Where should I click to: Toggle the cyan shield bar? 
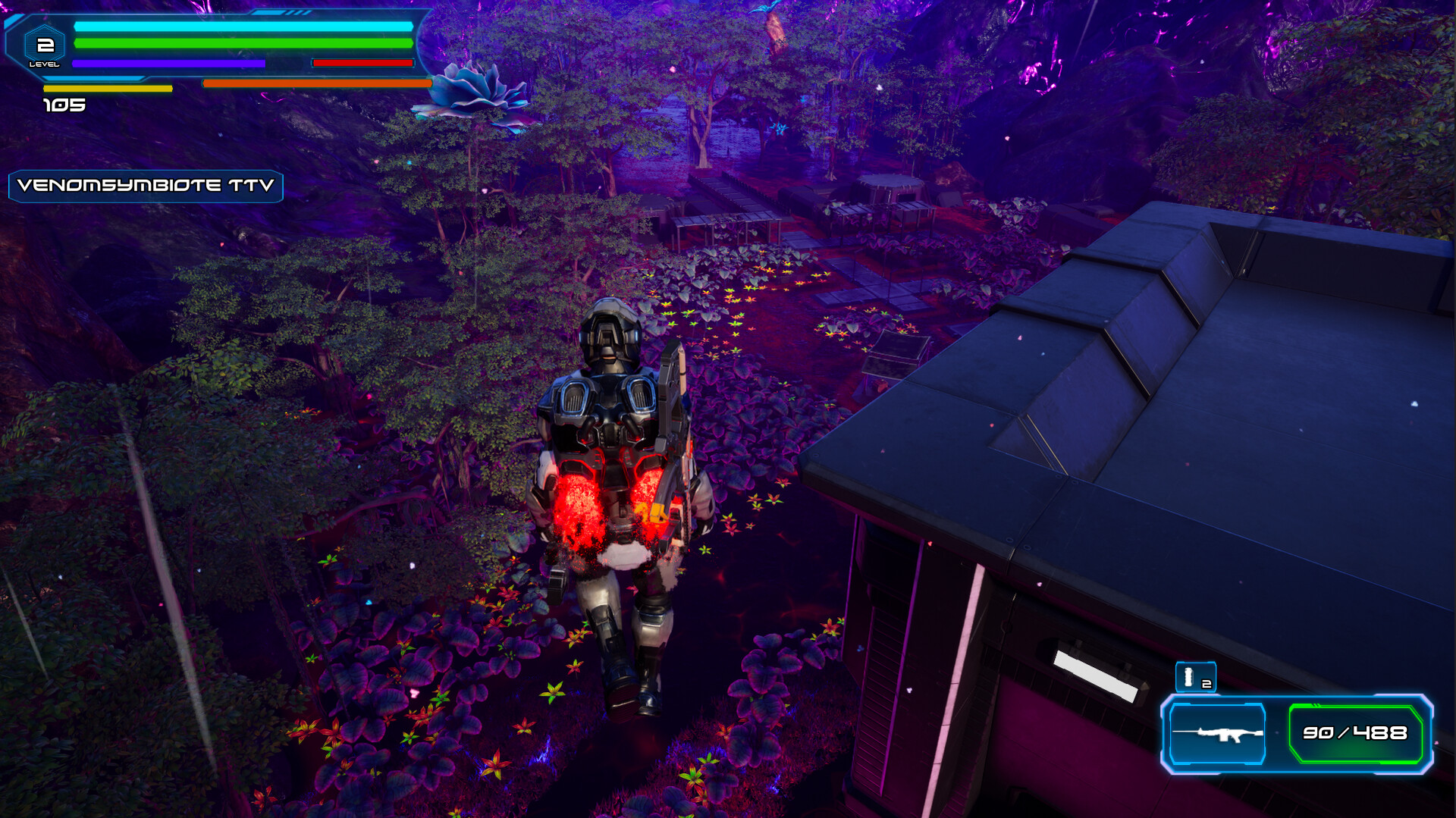point(243,27)
